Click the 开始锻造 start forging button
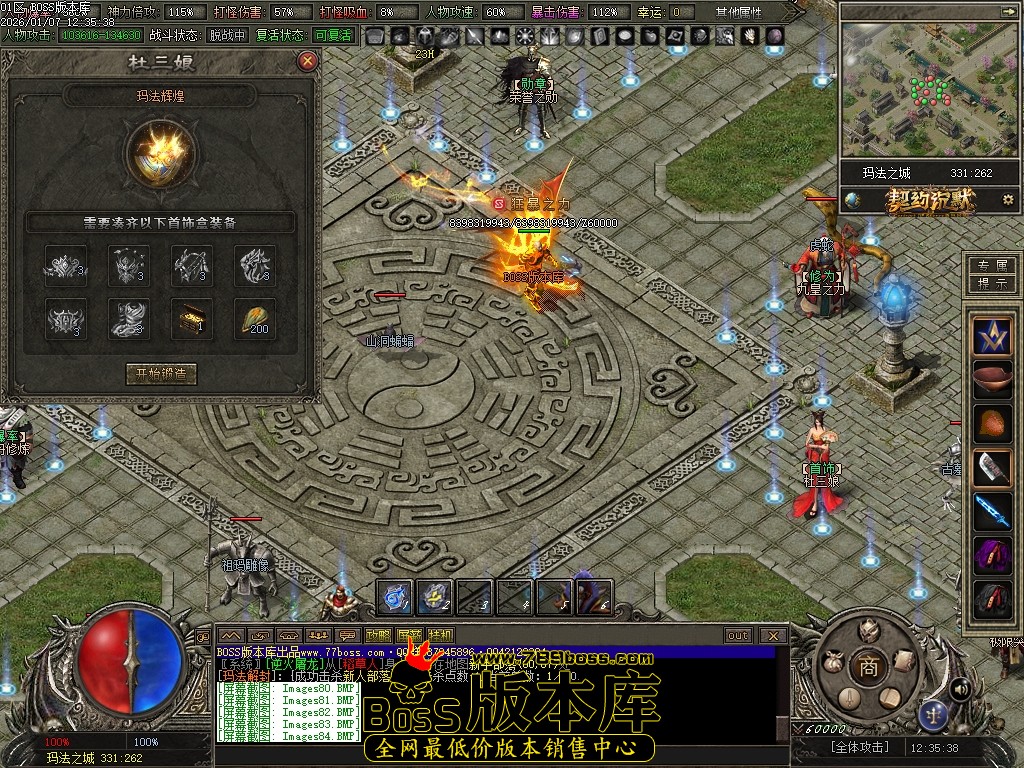Image resolution: width=1024 pixels, height=768 pixels. point(161,374)
